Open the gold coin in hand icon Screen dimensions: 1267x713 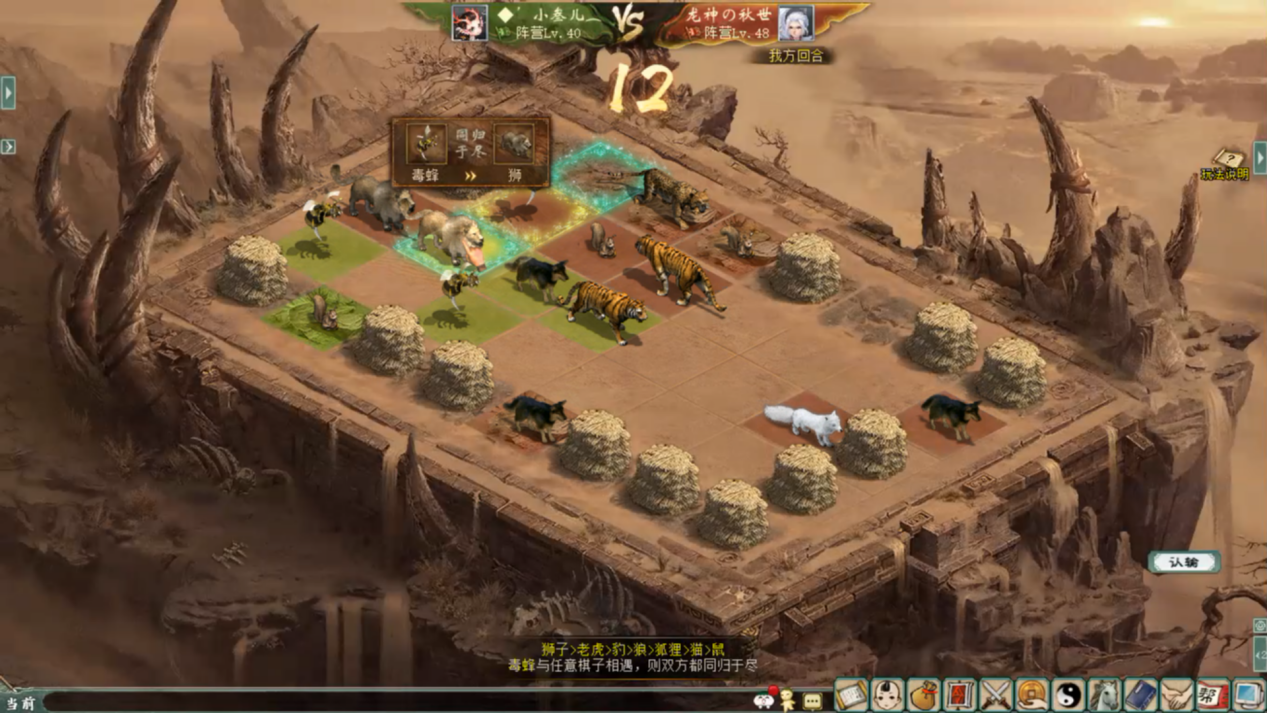[x=1032, y=694]
